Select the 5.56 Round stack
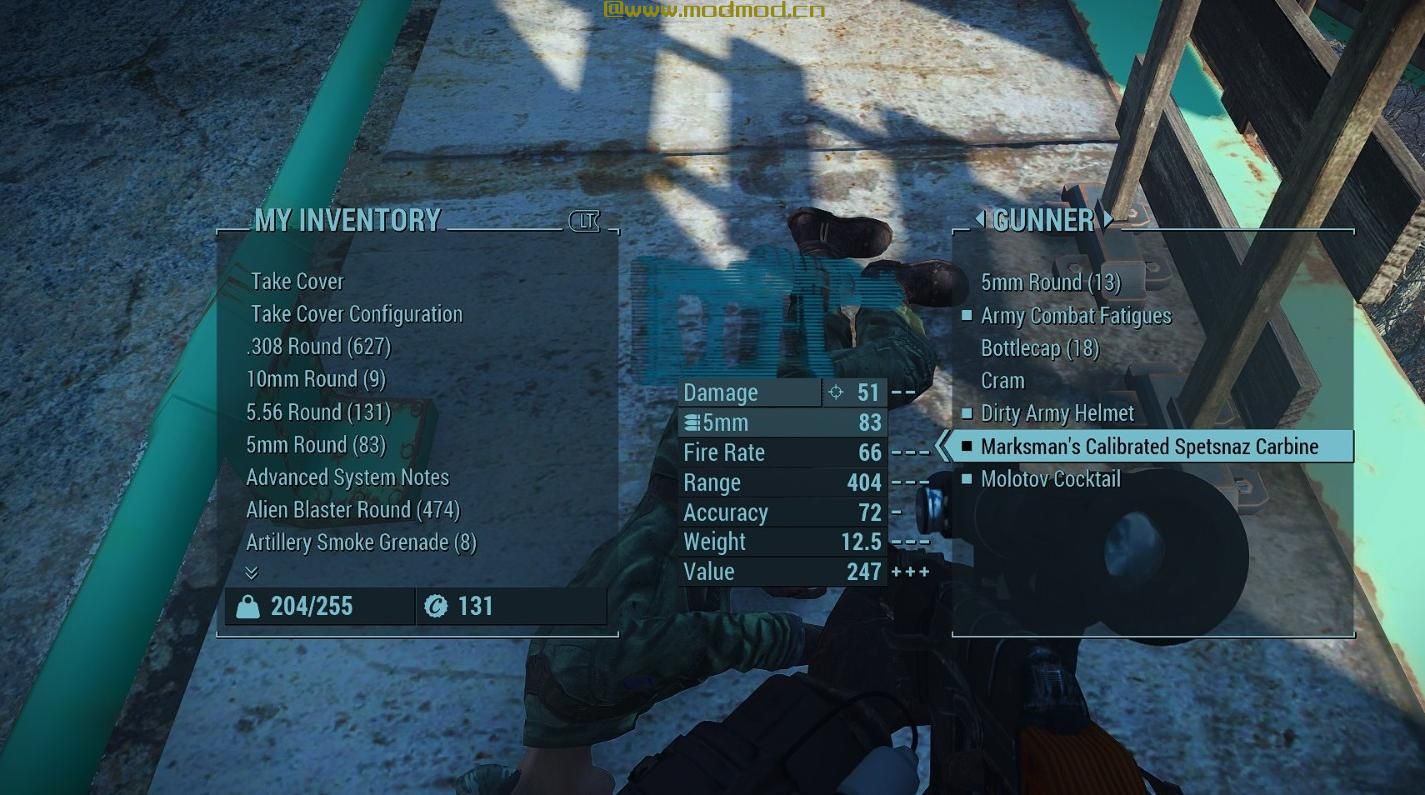Screen dimensions: 1425x795 (x=318, y=412)
